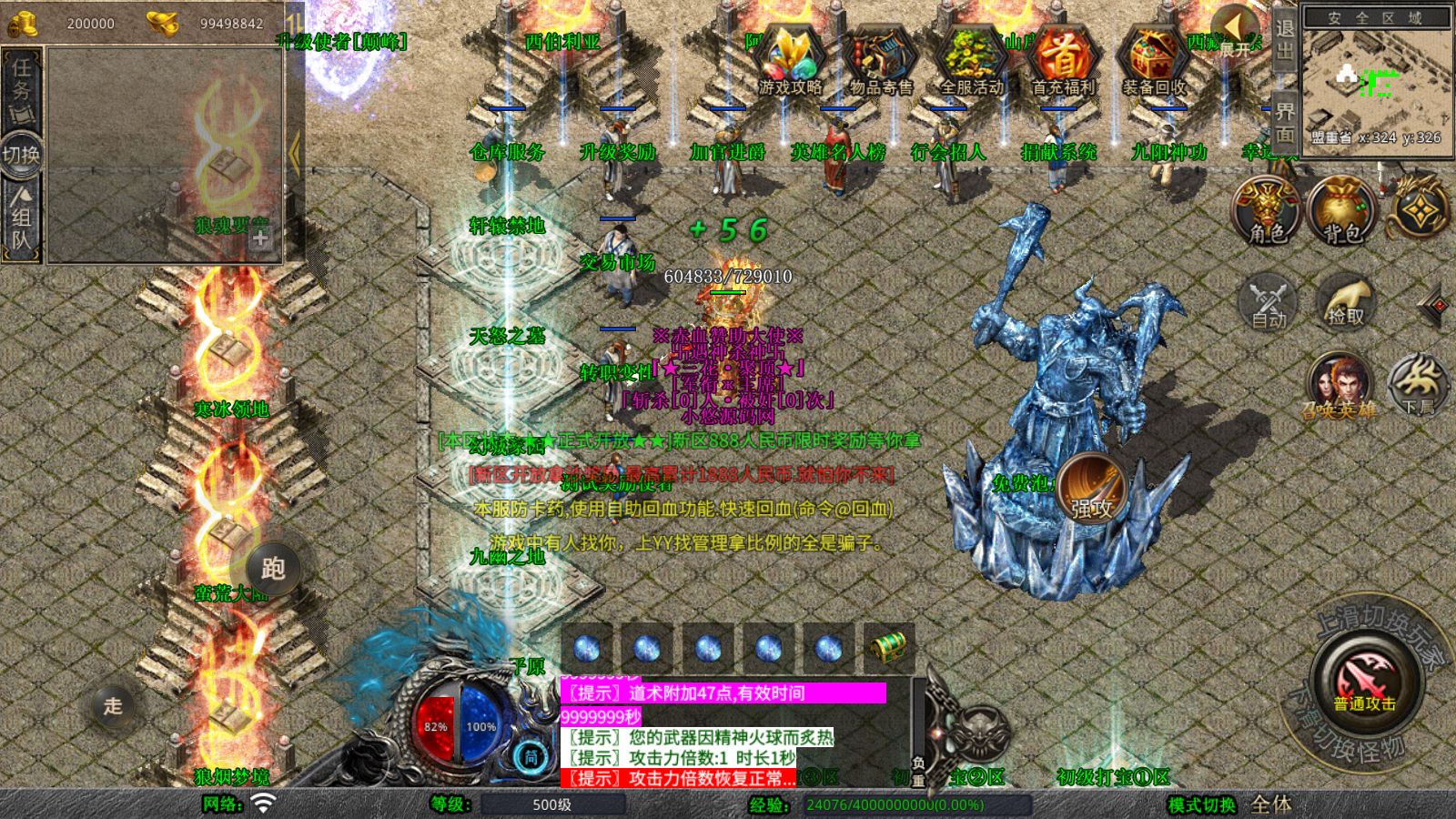This screenshot has height=819, width=1456.
Task: Toggle 自动 auto-combat
Action: (x=1269, y=302)
